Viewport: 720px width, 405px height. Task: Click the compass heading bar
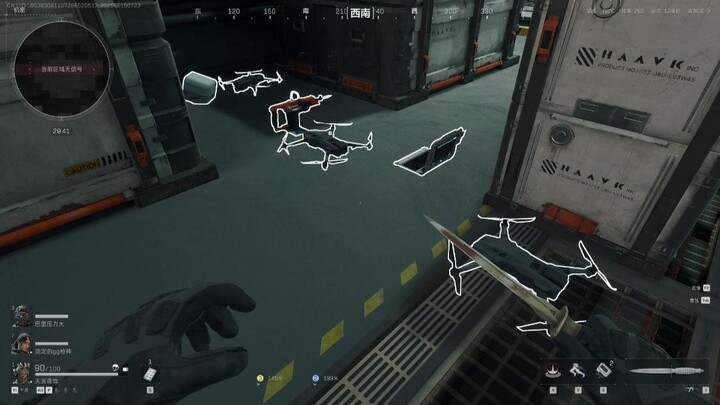pos(358,13)
